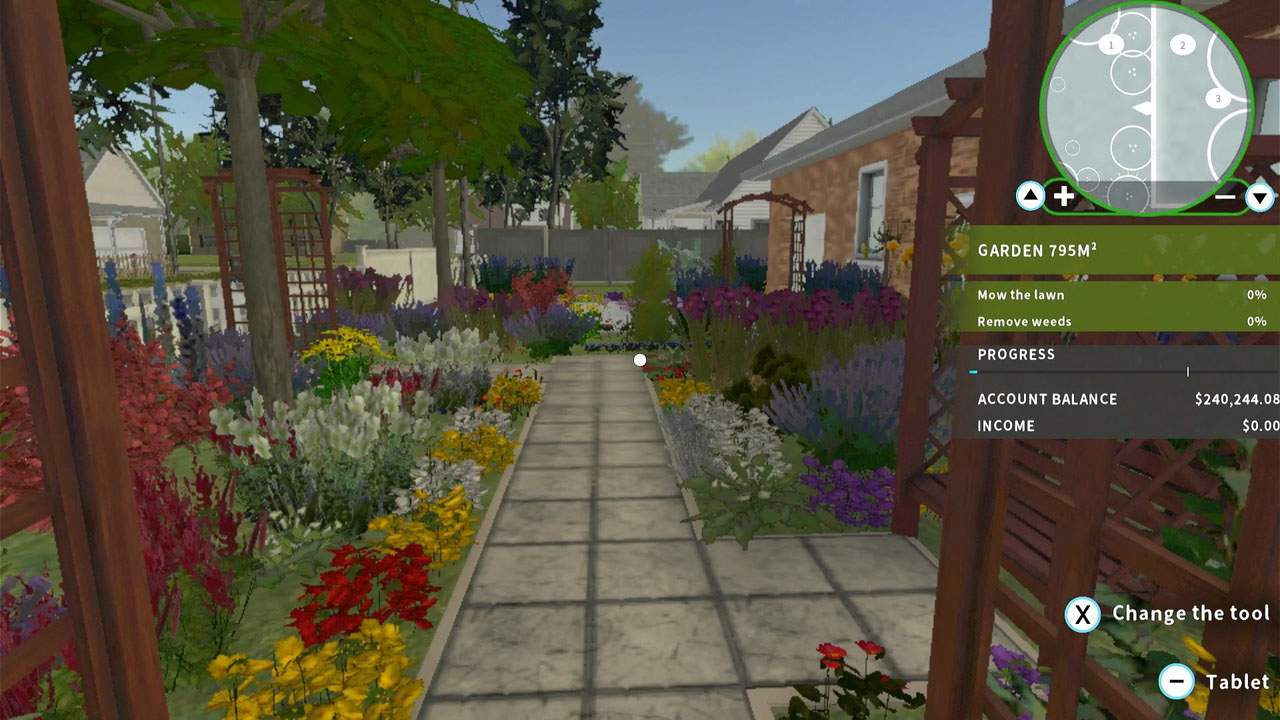Viewport: 1280px width, 720px height.
Task: Zoom out the minimap with the minus icon
Action: [1226, 195]
